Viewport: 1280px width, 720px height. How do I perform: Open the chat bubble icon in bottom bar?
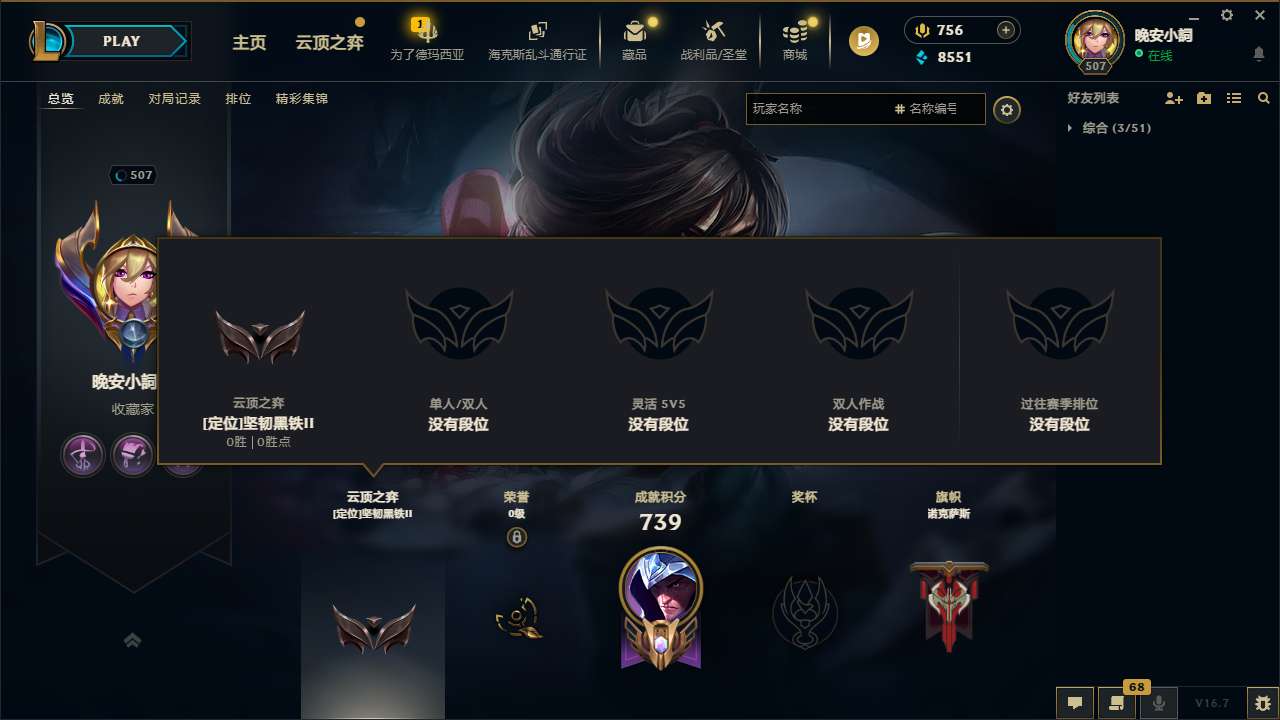point(1074,703)
